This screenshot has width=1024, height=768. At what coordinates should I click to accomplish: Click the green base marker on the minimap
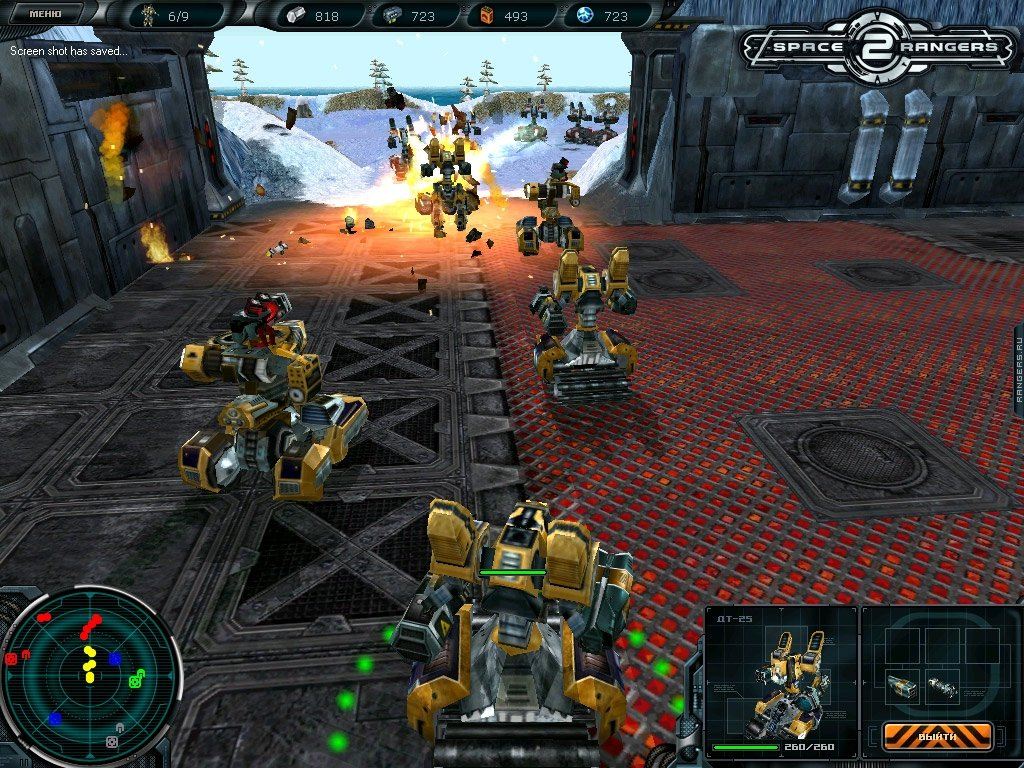click(x=135, y=680)
